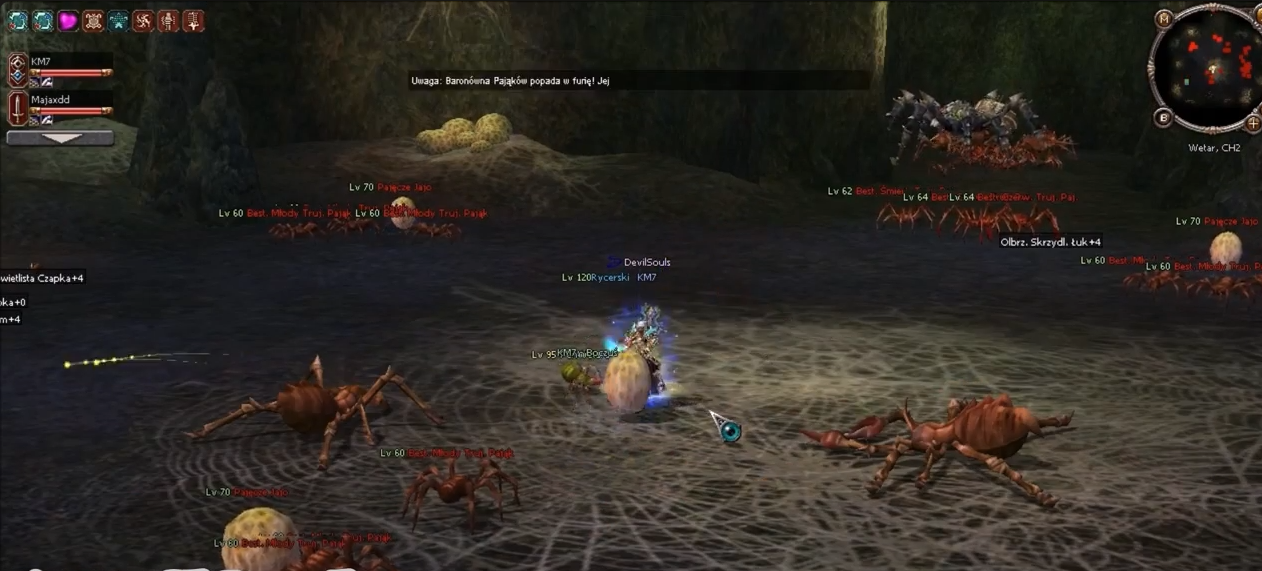1262x571 pixels.
Task: Click the armored figure buff icon
Action: tap(168, 20)
